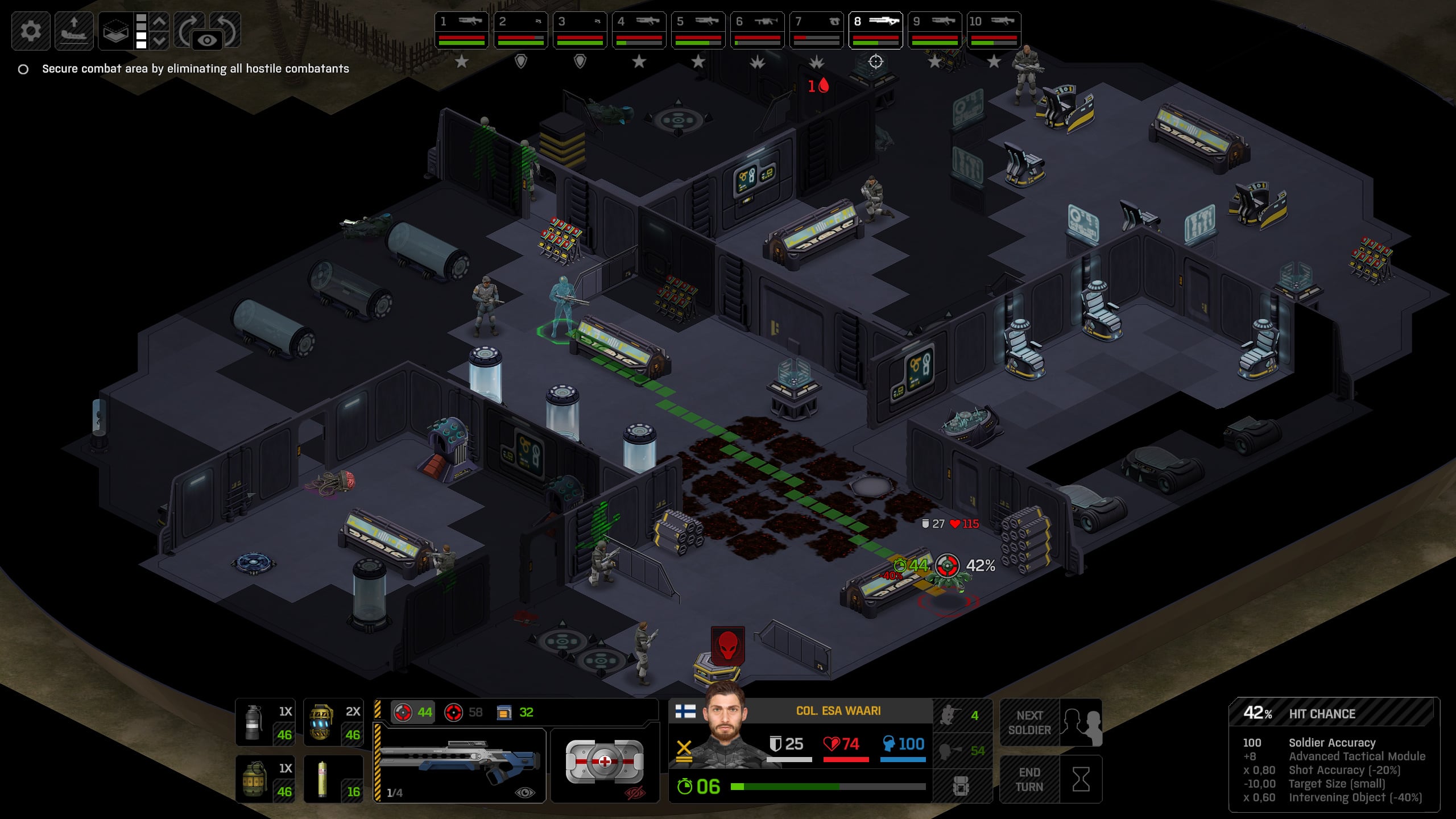1456x819 pixels.
Task: Open the gear settings menu
Action: tap(31, 31)
